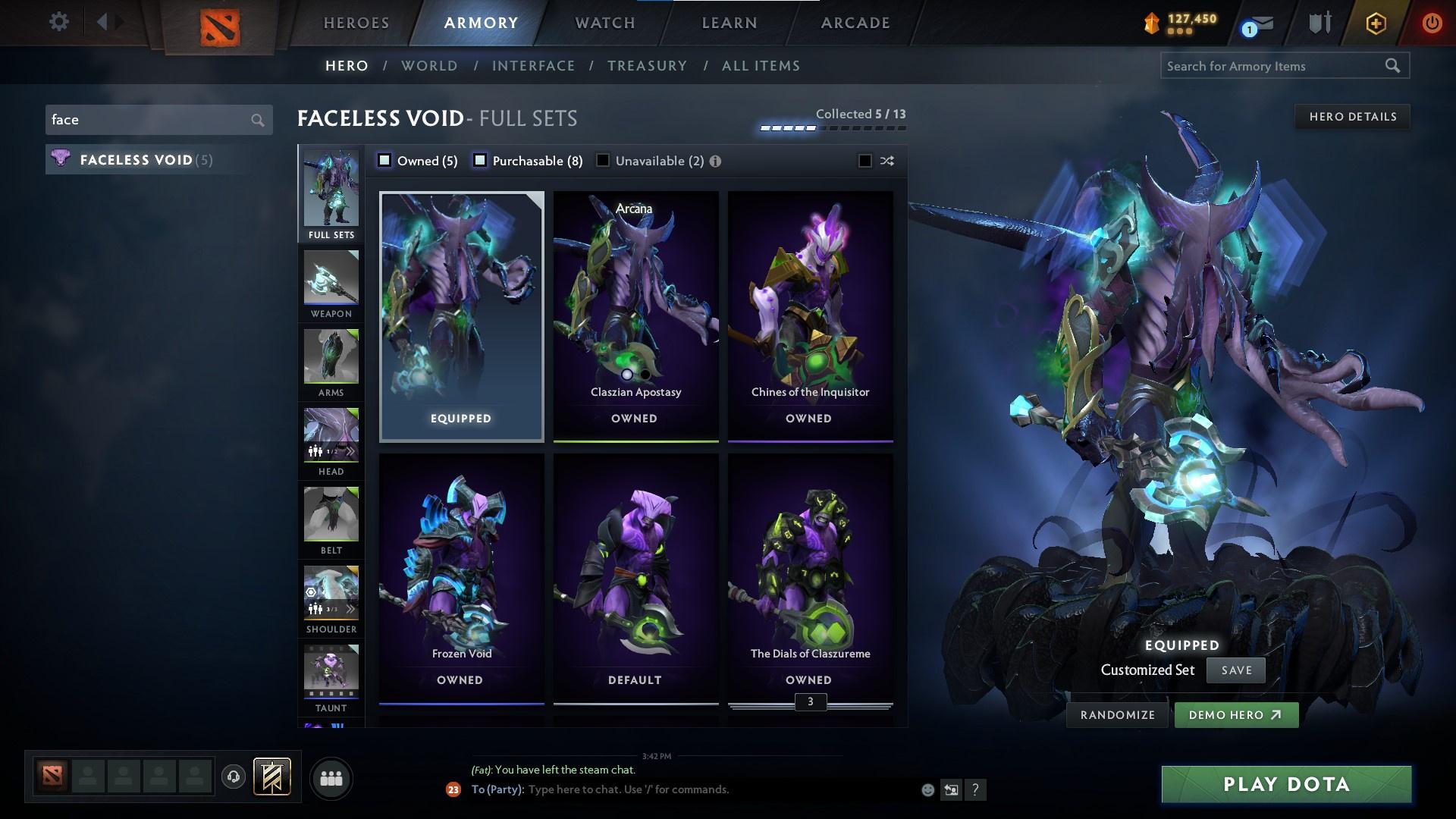Disable the Purchasable (8) filter
Screen dimensions: 1456x819
[x=479, y=160]
